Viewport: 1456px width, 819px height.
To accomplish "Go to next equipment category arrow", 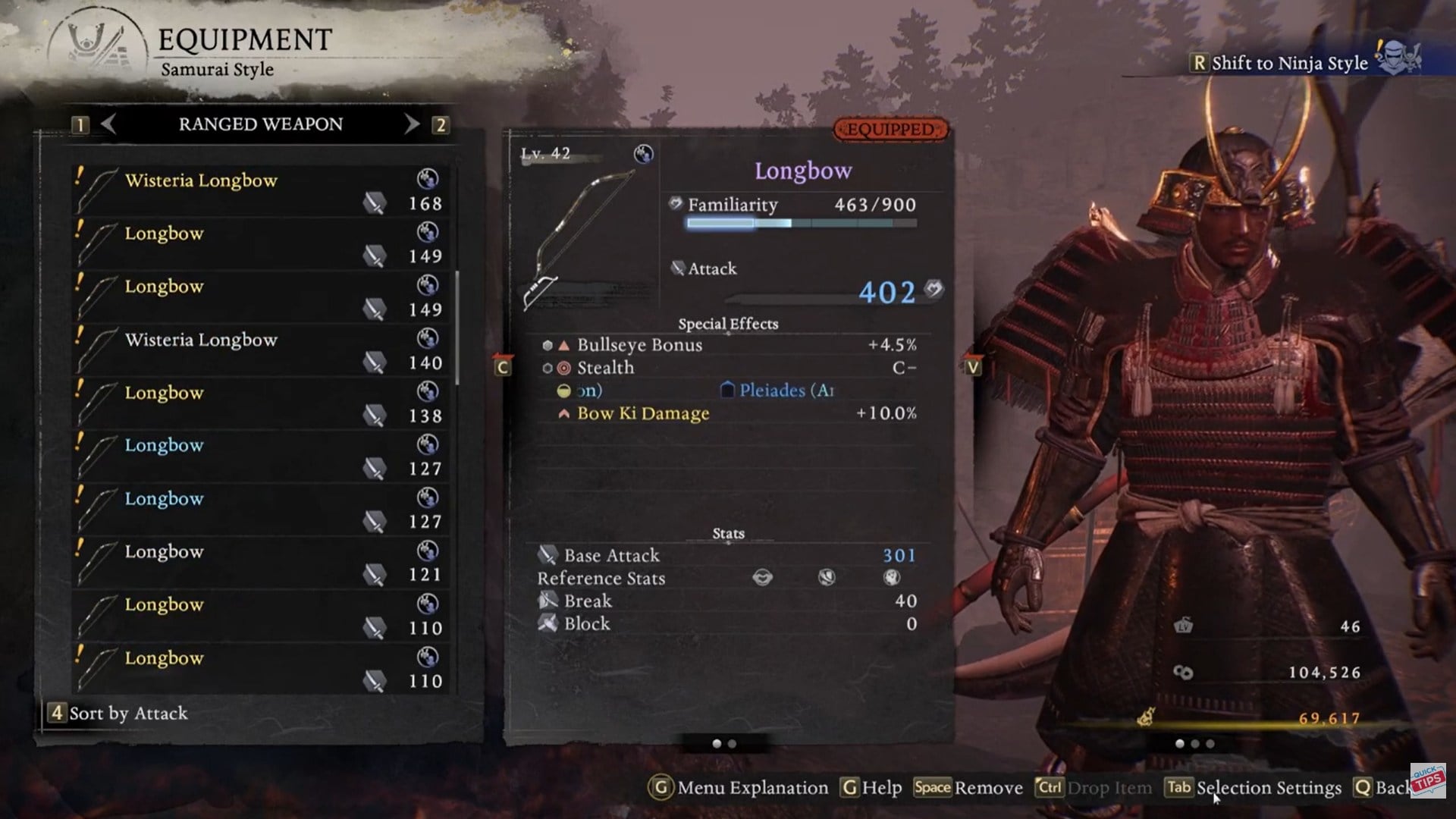I will (411, 124).
